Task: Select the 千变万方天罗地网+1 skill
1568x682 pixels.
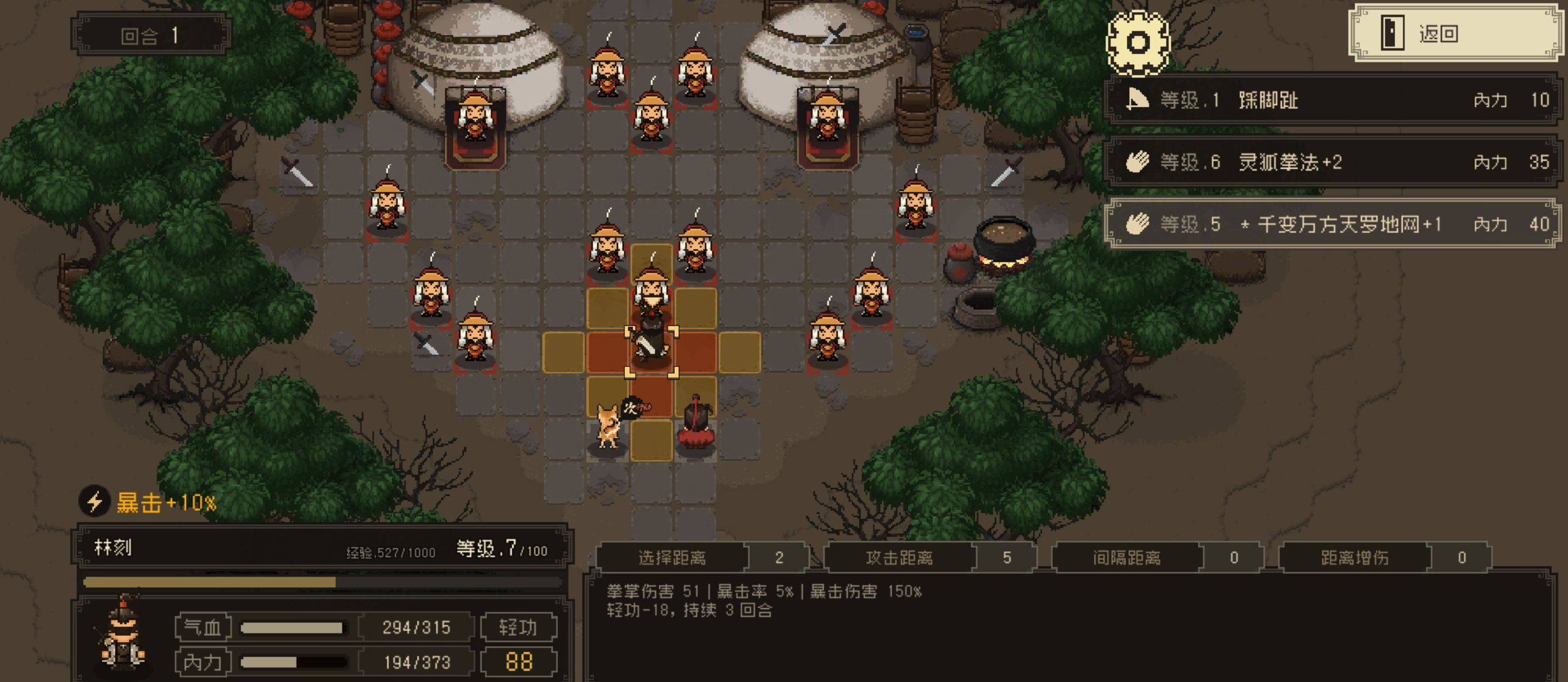Action: pyautogui.click(x=1333, y=224)
